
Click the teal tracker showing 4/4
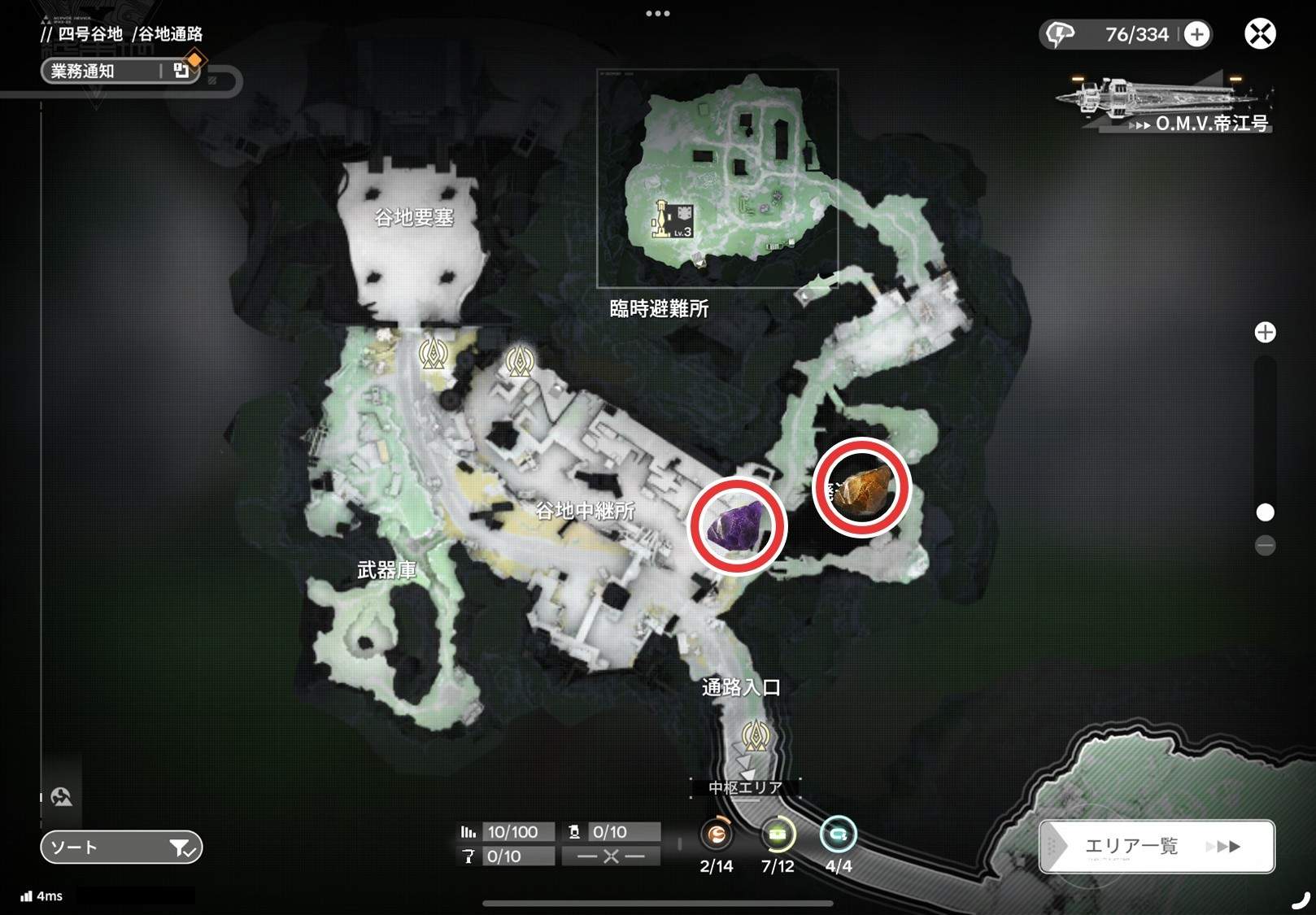tap(839, 834)
